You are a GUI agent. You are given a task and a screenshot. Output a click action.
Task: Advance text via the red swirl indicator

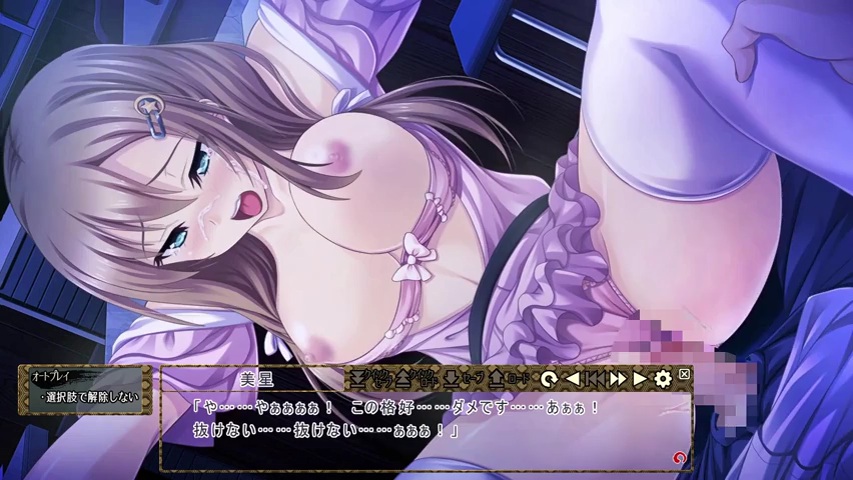point(680,458)
